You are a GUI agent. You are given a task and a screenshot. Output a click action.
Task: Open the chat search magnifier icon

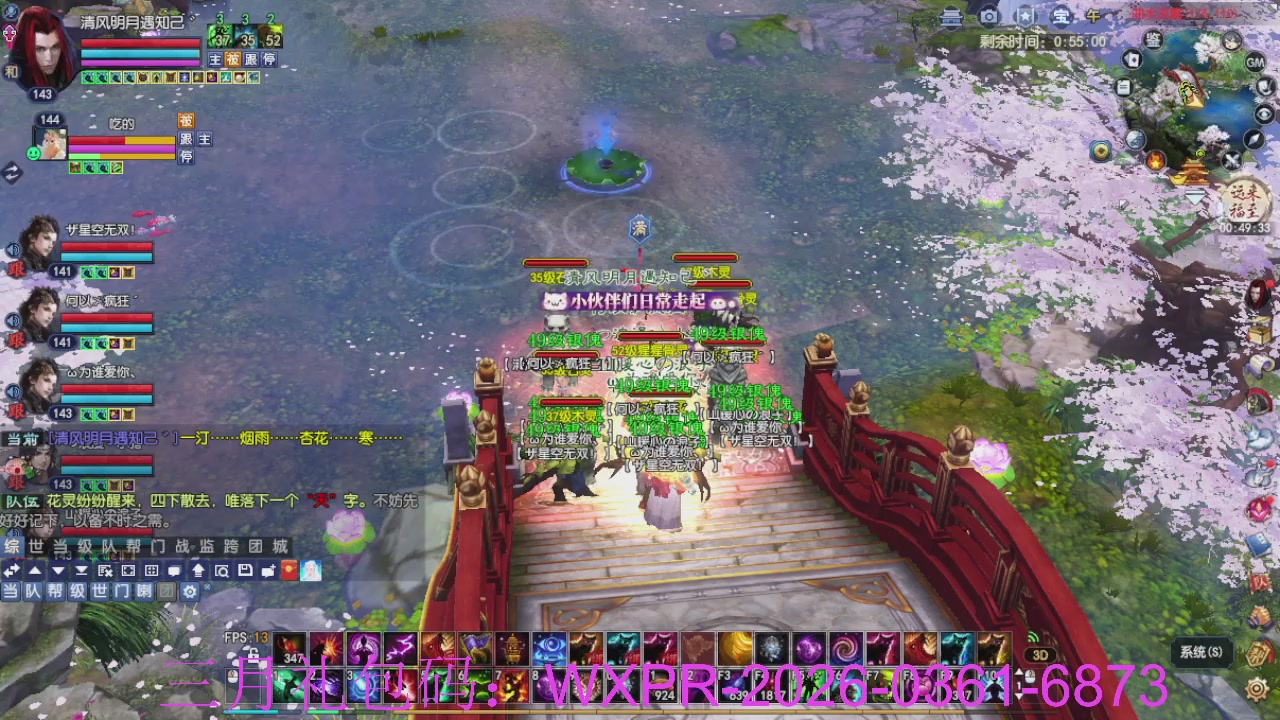222,570
